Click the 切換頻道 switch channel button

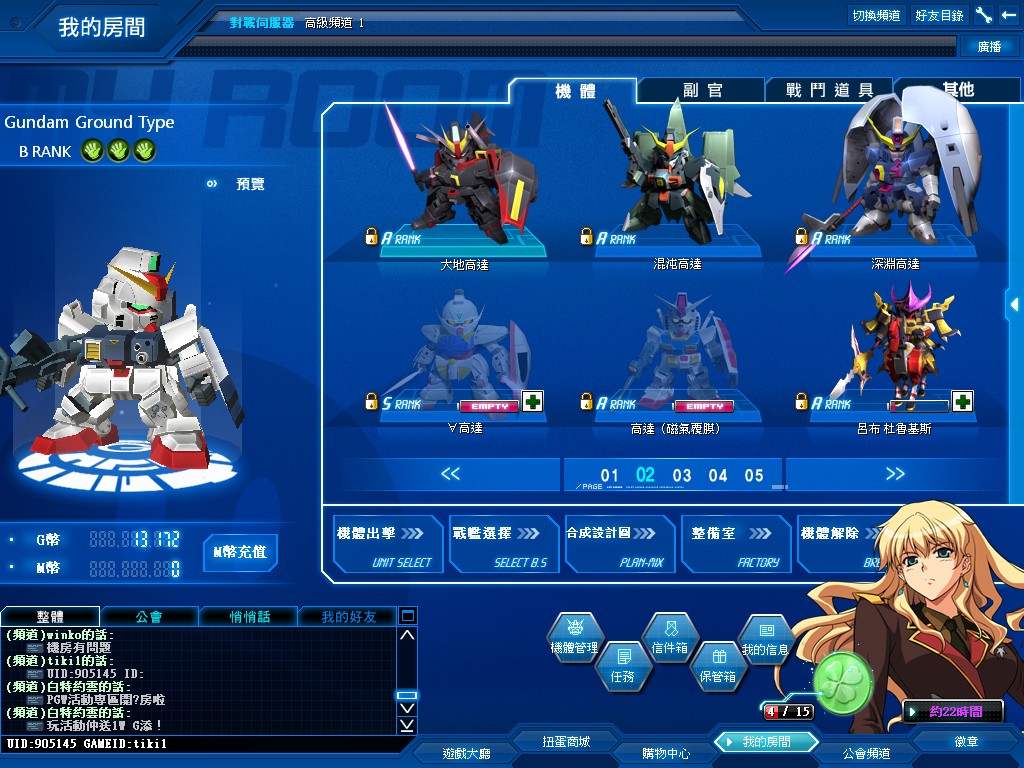click(876, 15)
